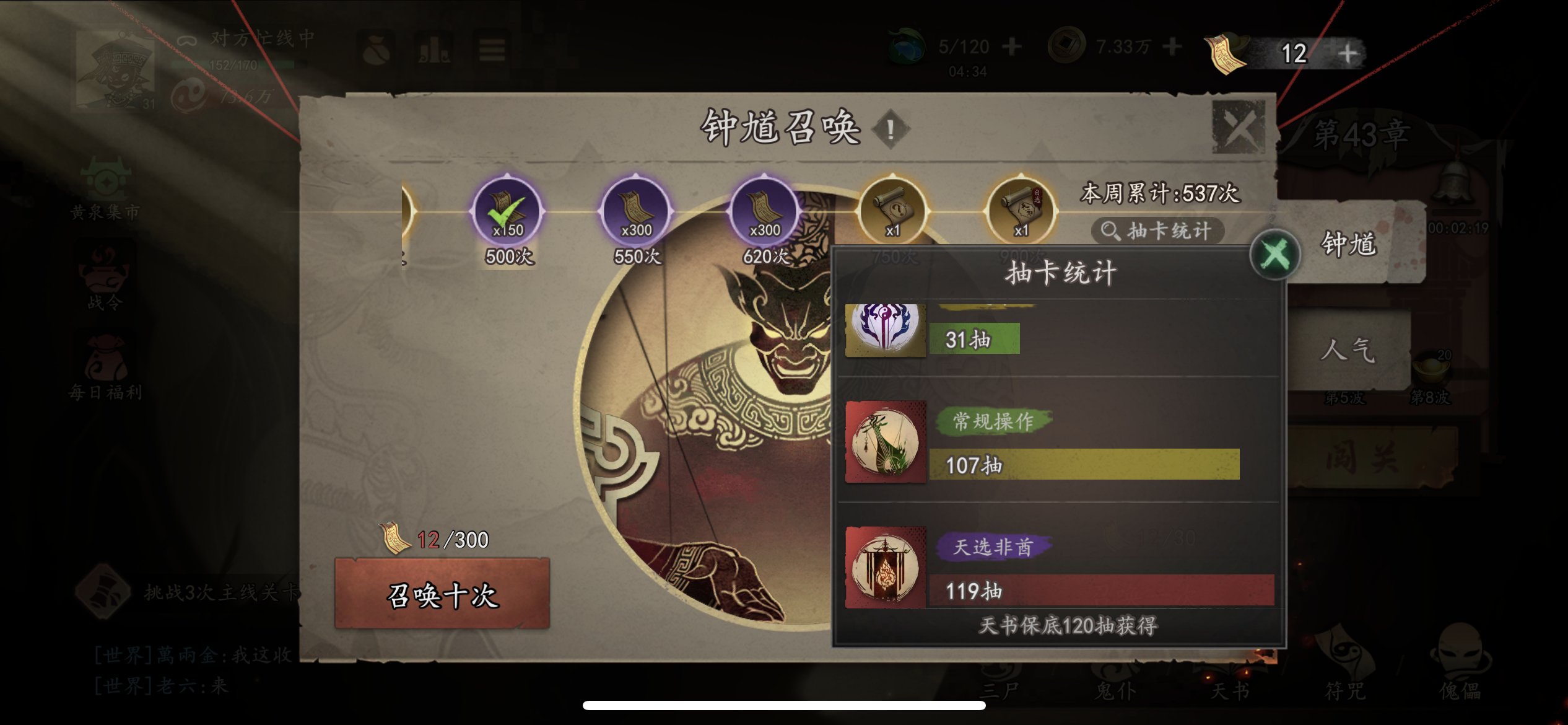Screen dimensions: 1568x725
Task: Open the 黄泉集市 market icon
Action: (107, 180)
